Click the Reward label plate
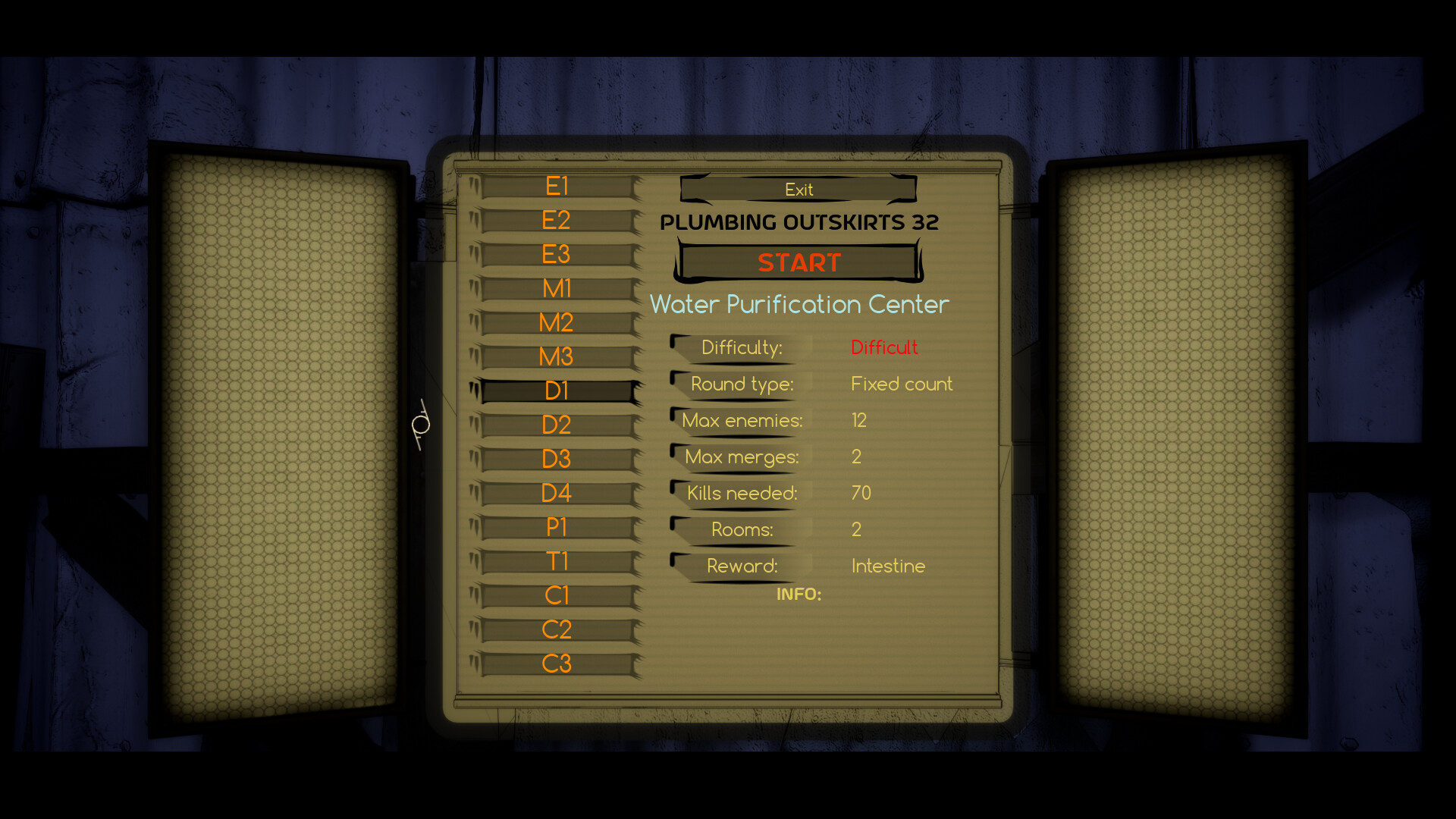The height and width of the screenshot is (819, 1456). click(x=743, y=566)
